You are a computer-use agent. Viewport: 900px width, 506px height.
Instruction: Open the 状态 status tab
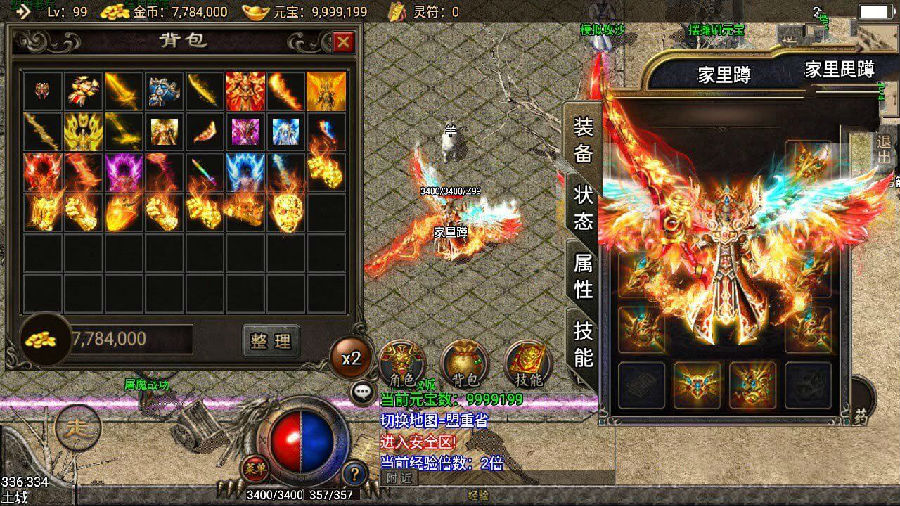click(583, 208)
